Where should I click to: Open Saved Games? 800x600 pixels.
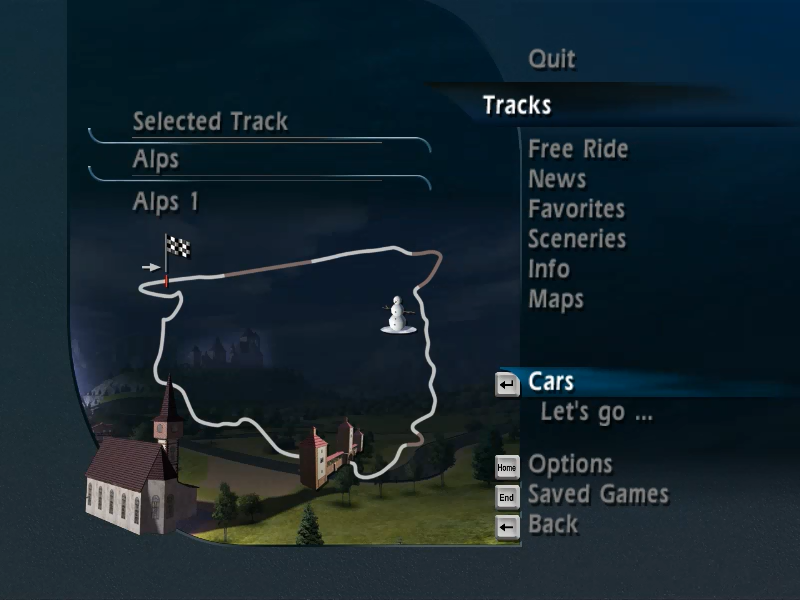tap(598, 494)
